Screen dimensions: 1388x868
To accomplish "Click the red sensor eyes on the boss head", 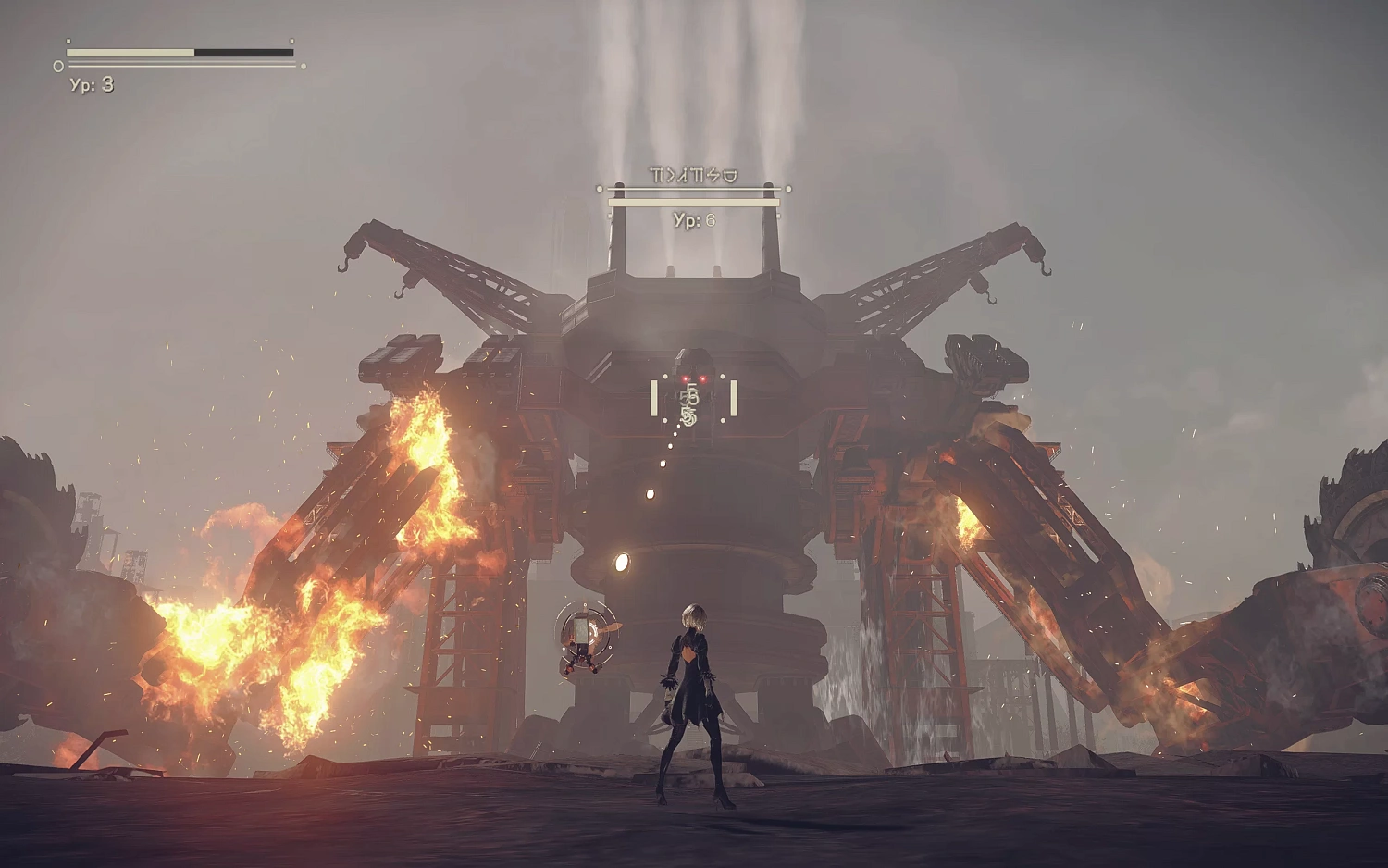I will (x=696, y=378).
